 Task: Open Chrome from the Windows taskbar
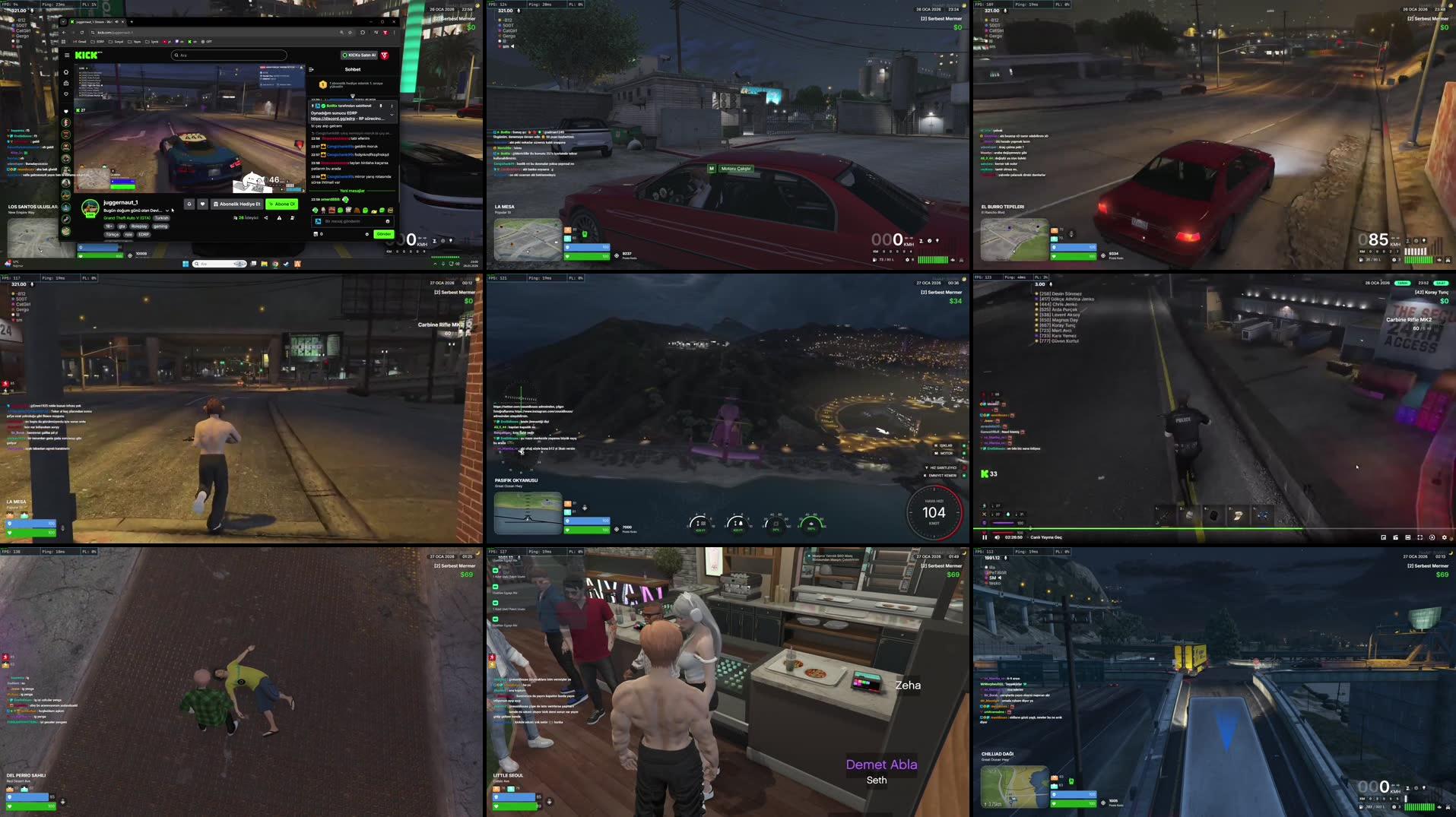(274, 264)
